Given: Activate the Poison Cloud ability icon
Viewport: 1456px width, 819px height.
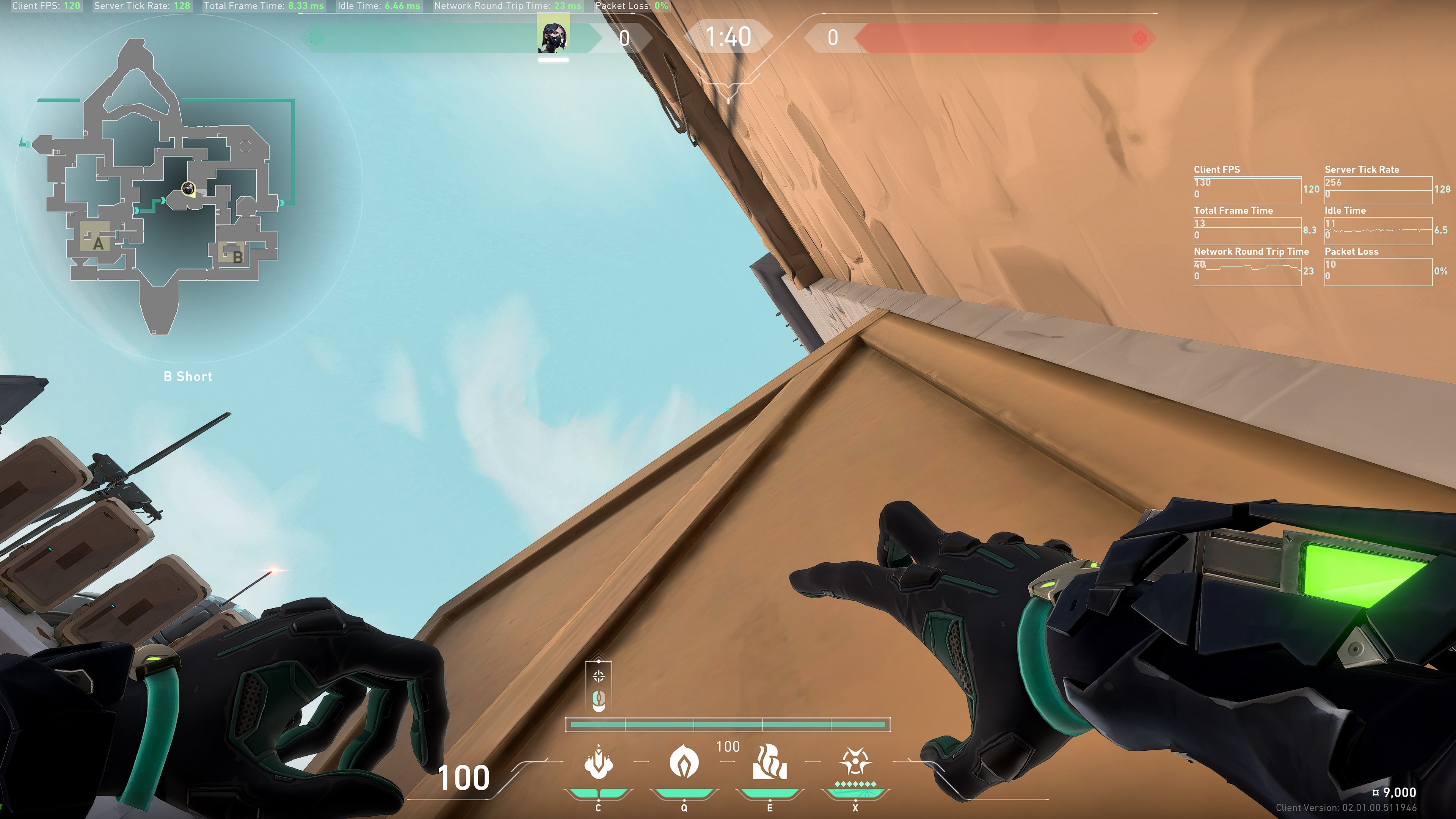Looking at the screenshot, I should pos(684,762).
